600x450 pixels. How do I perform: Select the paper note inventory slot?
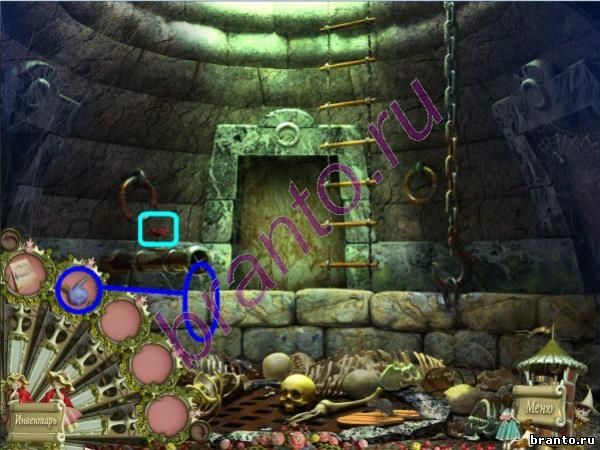(26, 275)
